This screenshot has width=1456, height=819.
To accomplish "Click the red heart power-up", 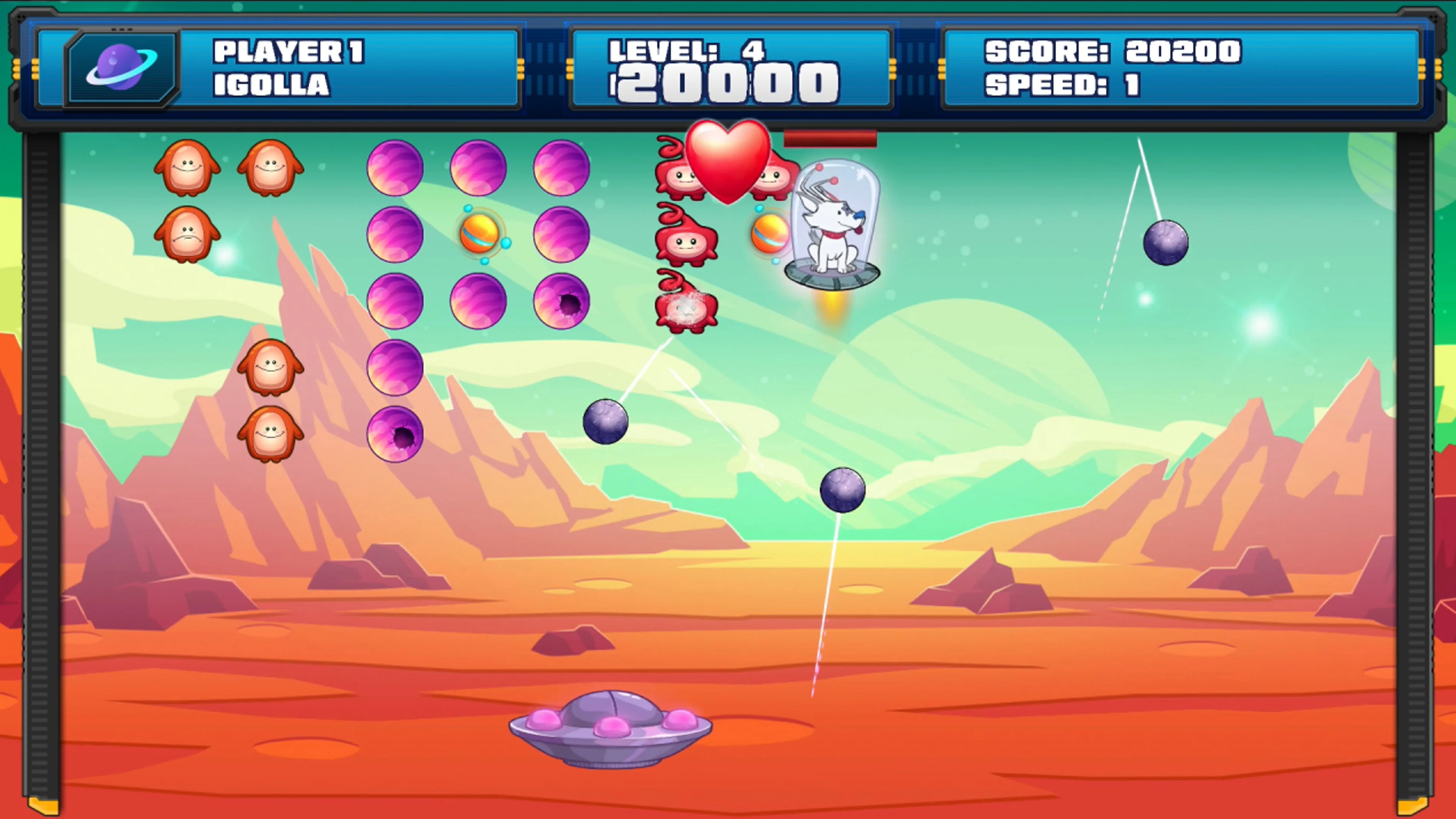I will click(x=728, y=164).
